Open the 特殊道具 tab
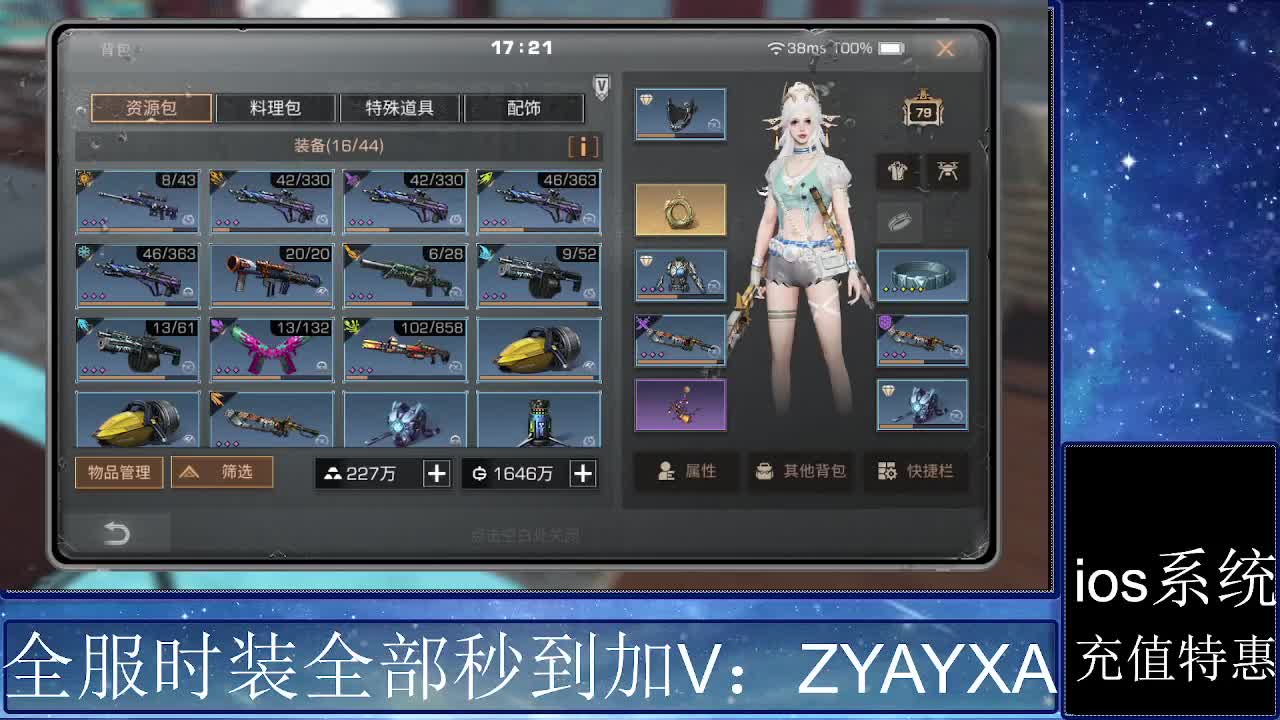The height and width of the screenshot is (720, 1280). [401, 108]
